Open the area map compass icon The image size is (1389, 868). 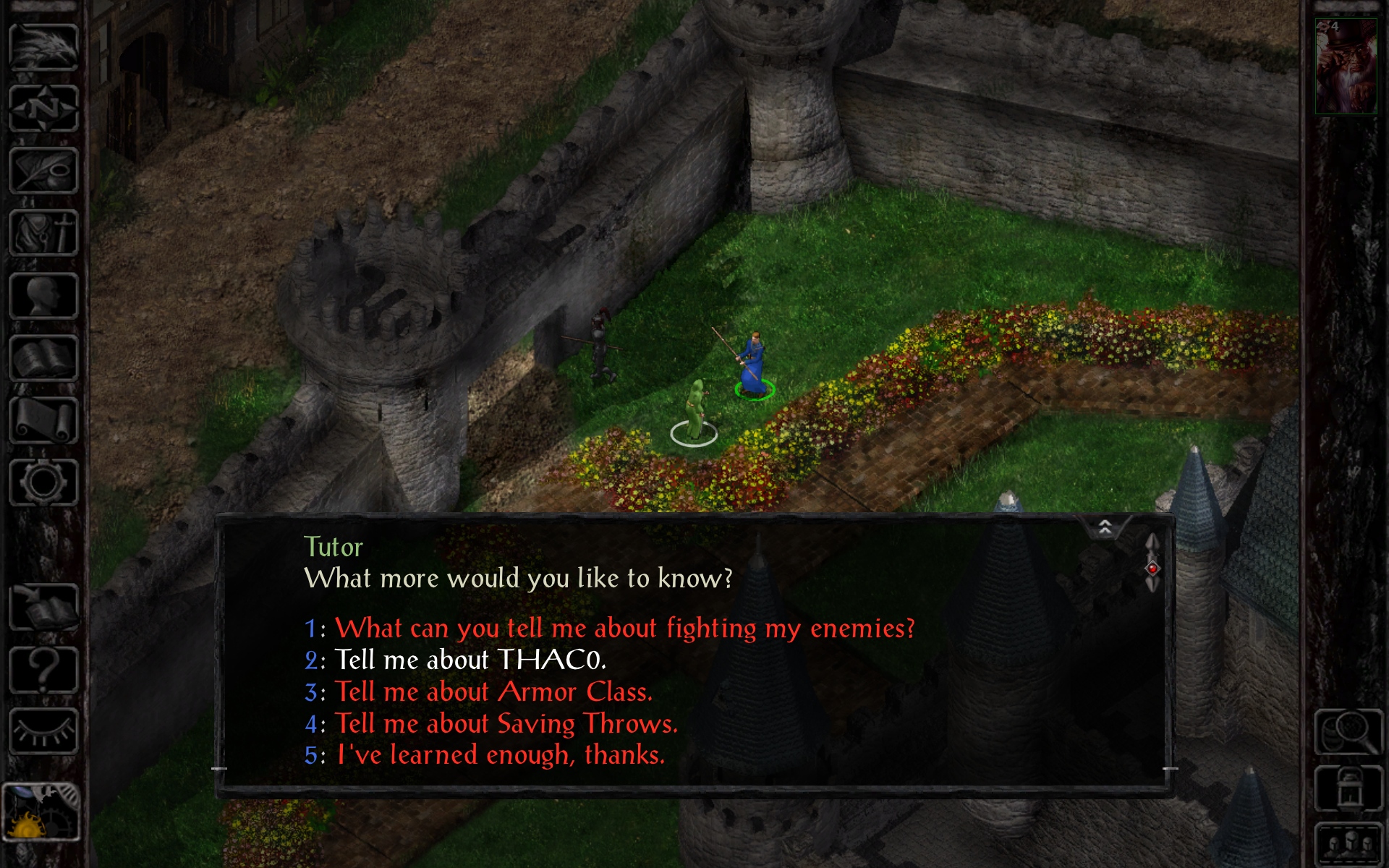43,109
